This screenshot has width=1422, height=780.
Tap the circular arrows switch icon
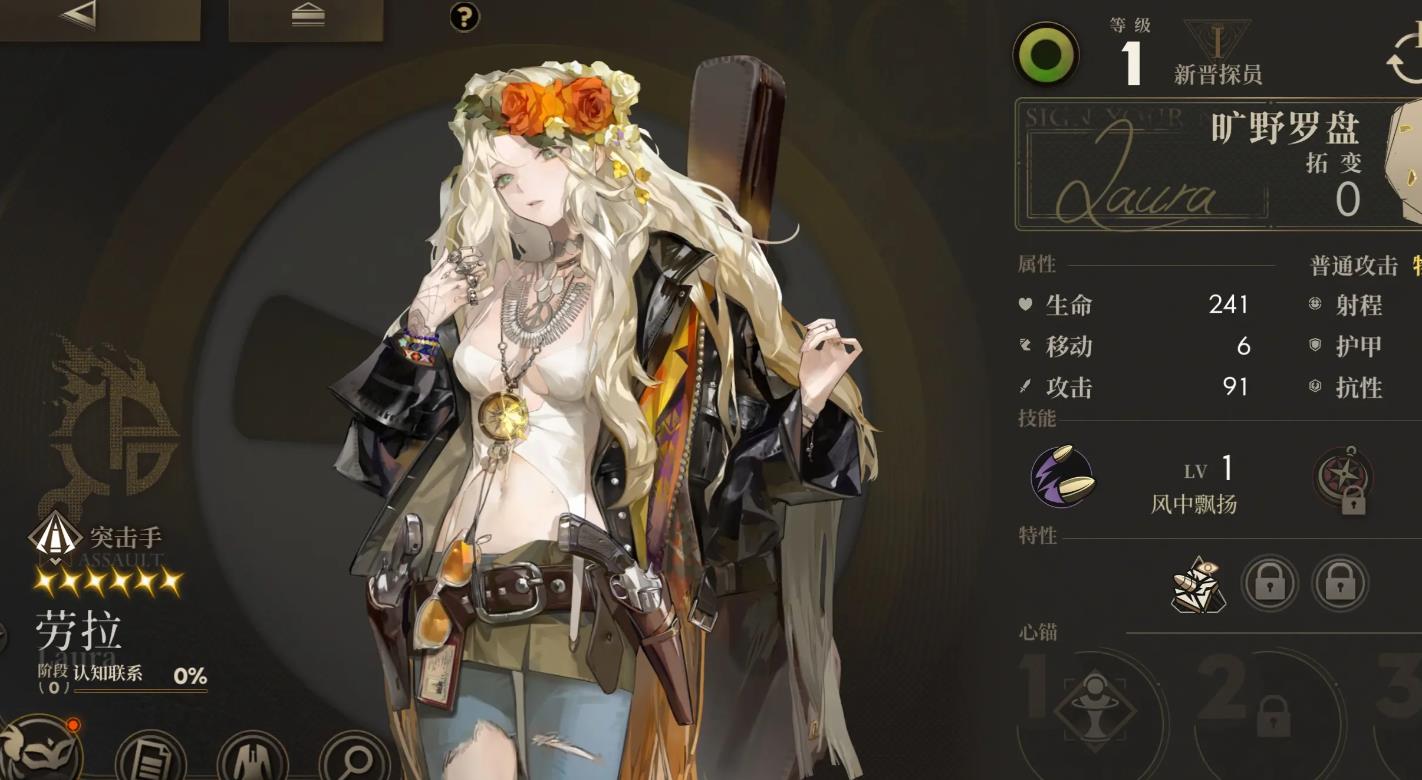point(1406,57)
